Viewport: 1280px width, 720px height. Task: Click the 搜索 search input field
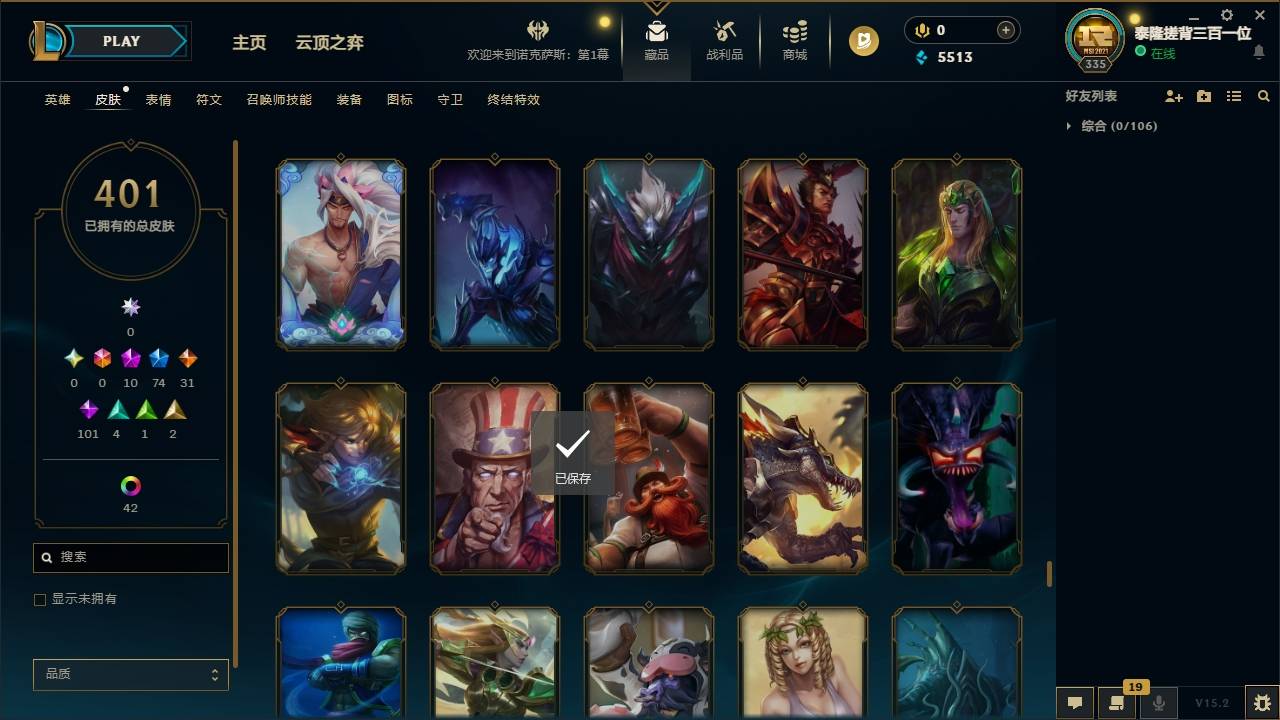click(130, 557)
